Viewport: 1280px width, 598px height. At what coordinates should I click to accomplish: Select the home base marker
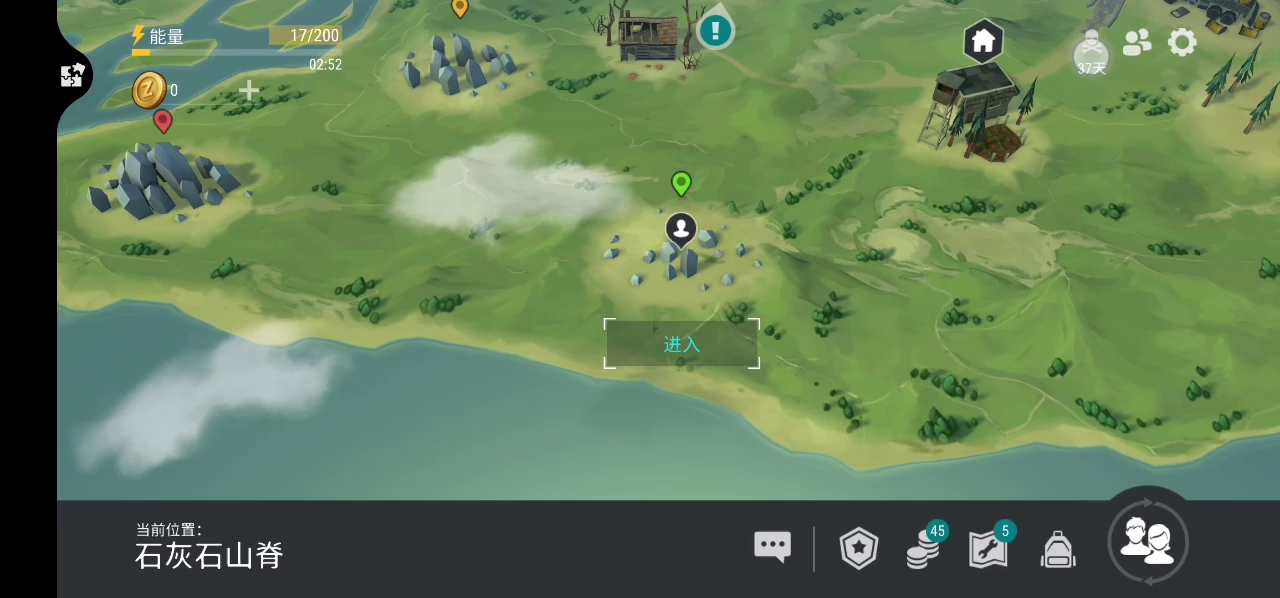(x=983, y=41)
